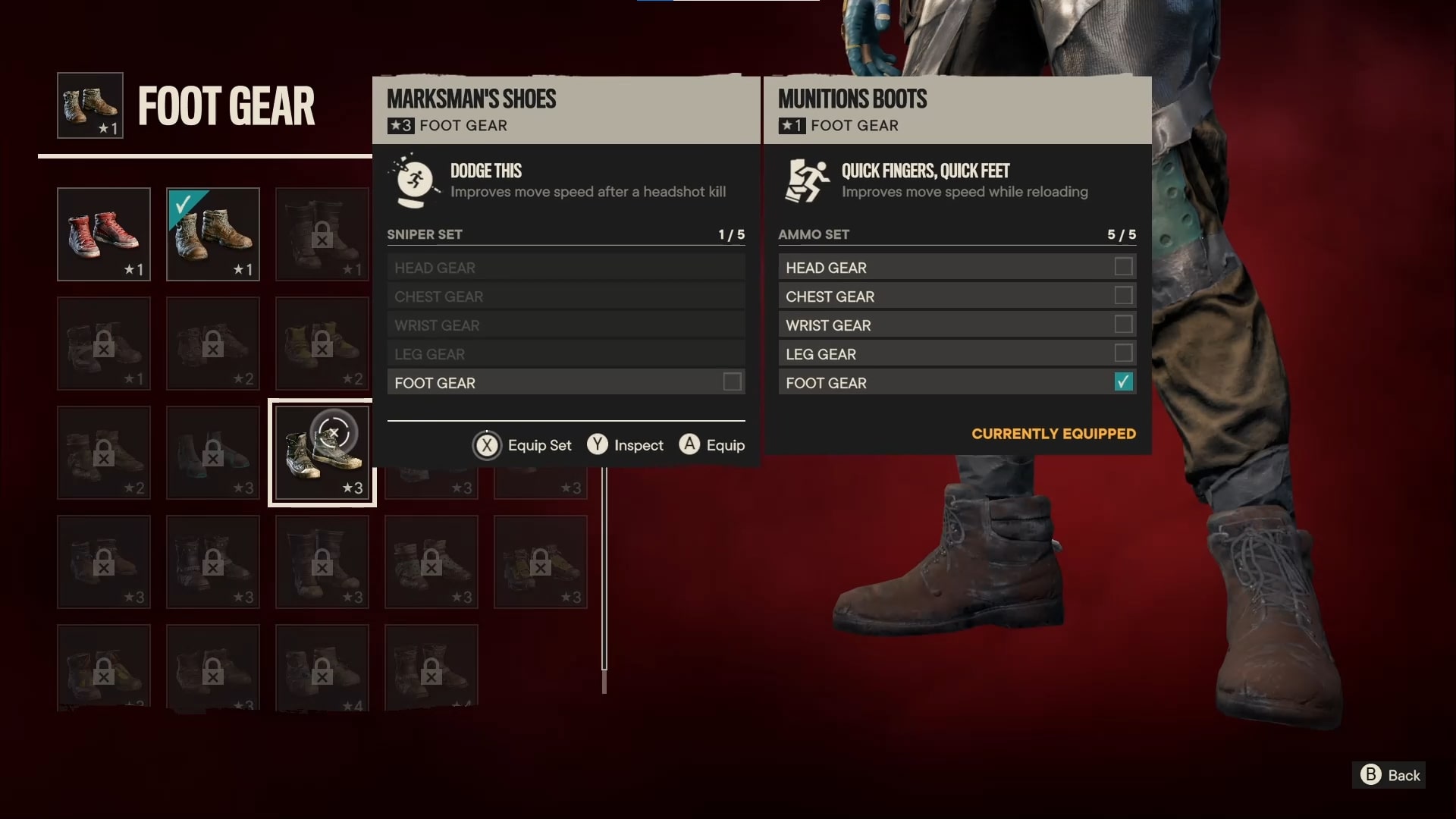Select the Wrist Gear row in the Sniper Set
1456x819 pixels.
click(566, 325)
